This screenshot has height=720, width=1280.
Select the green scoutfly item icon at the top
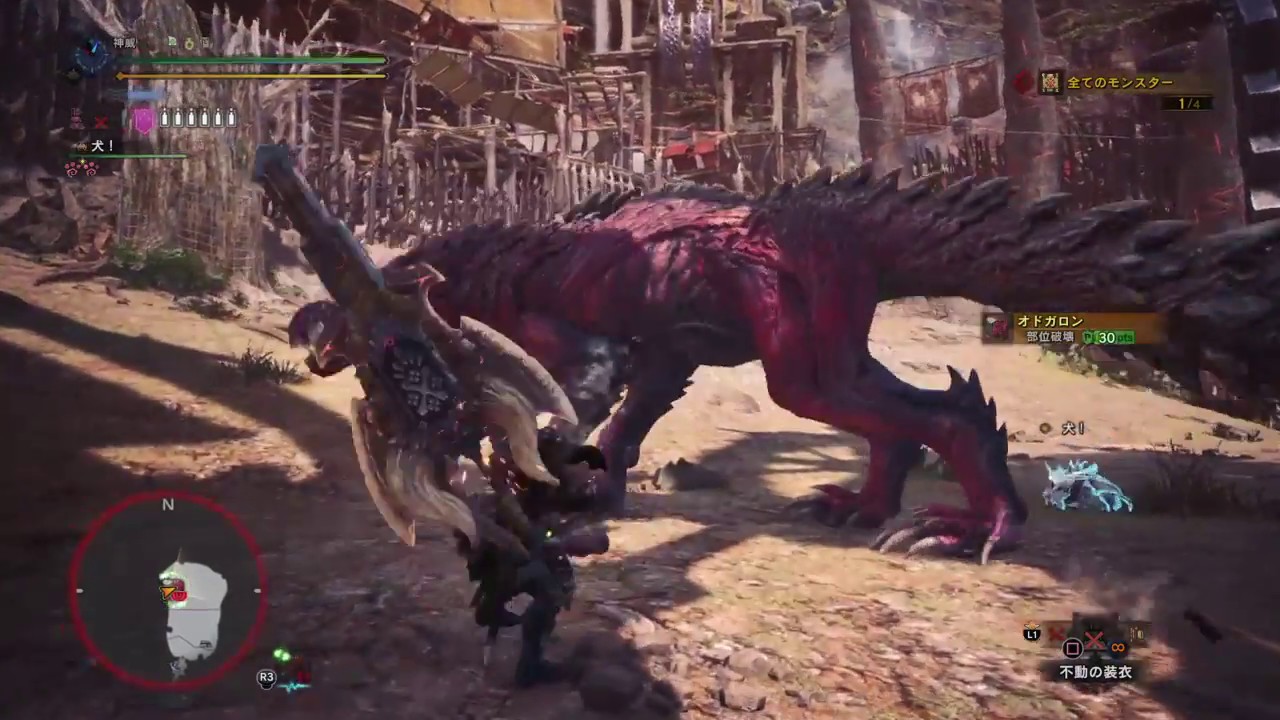(172, 42)
